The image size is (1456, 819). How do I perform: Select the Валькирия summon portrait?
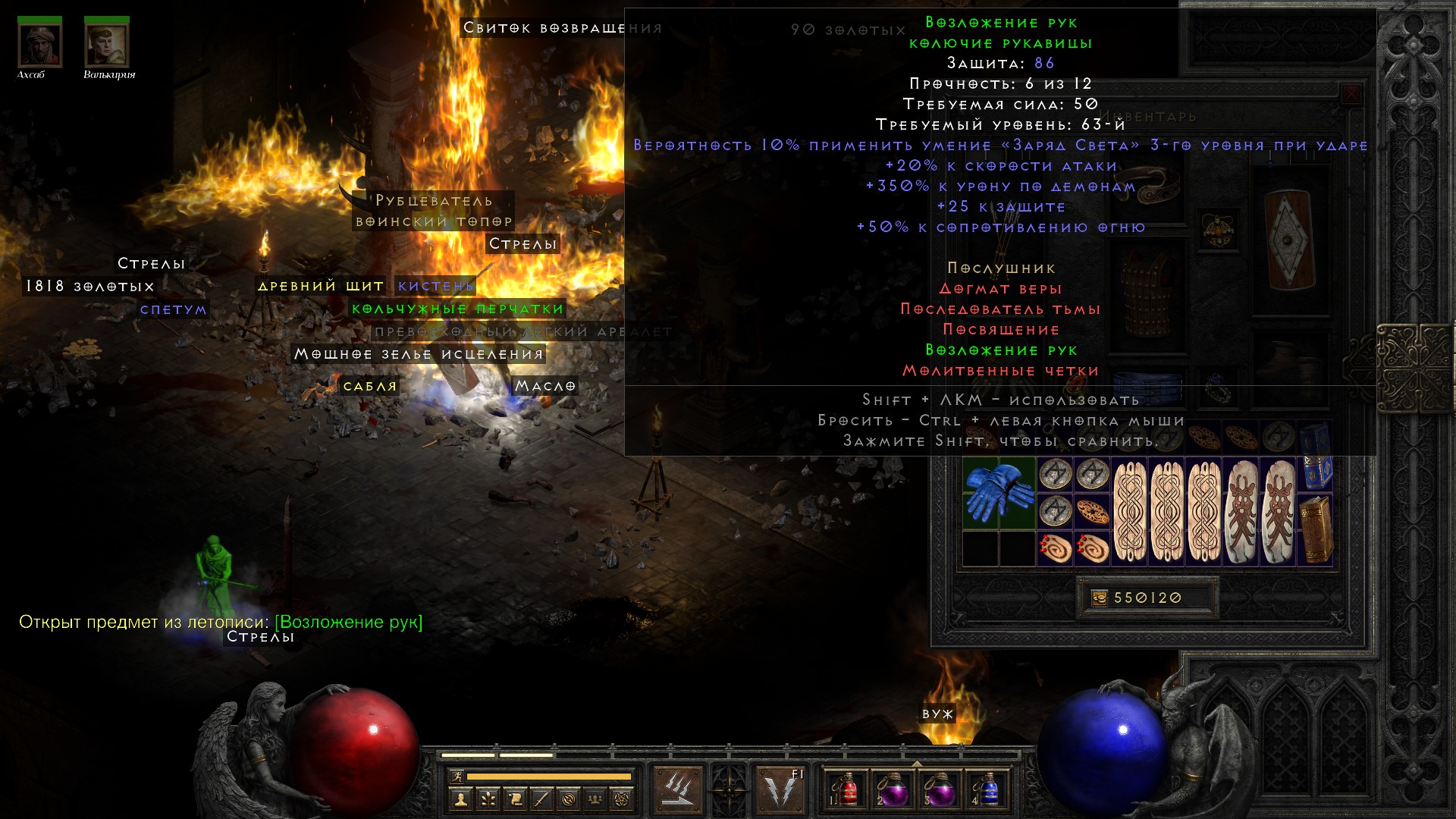pyautogui.click(x=106, y=44)
